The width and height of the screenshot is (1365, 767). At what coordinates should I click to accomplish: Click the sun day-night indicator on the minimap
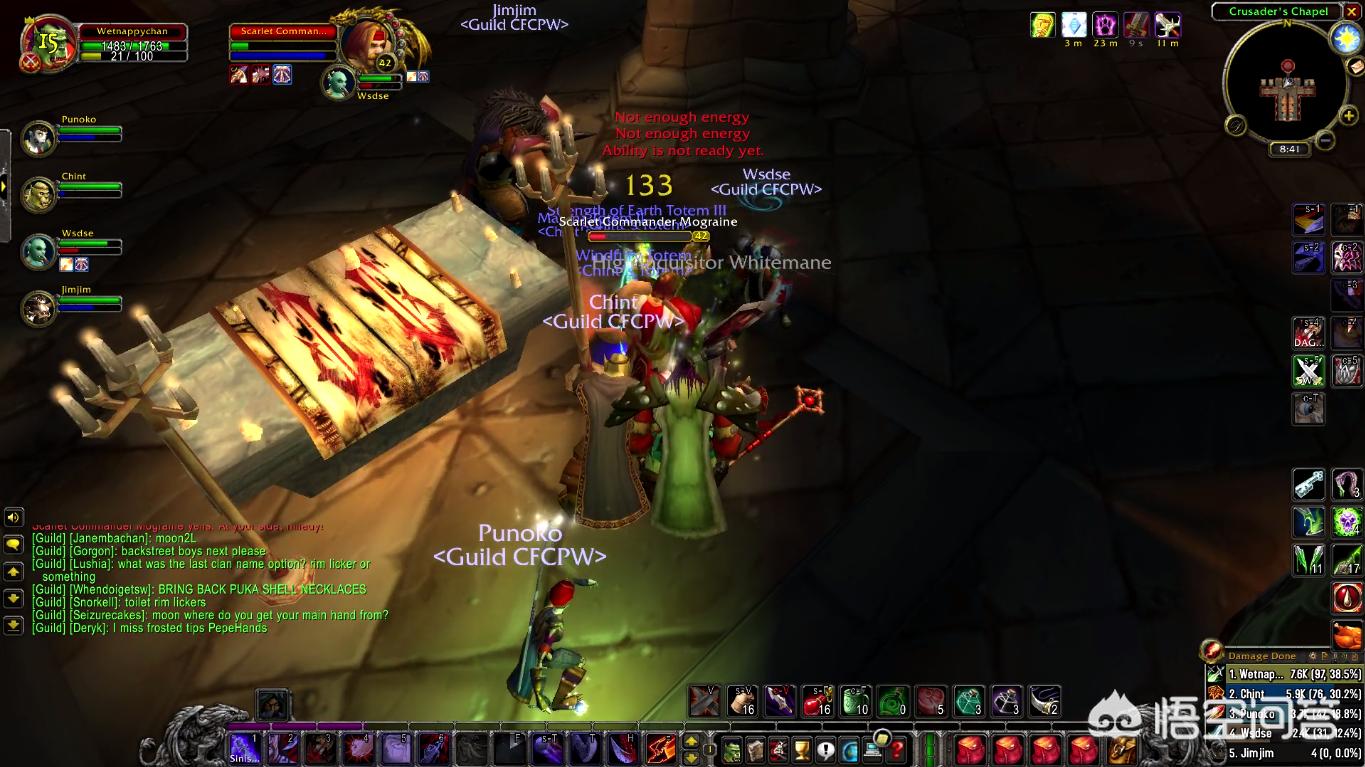pyautogui.click(x=1345, y=38)
